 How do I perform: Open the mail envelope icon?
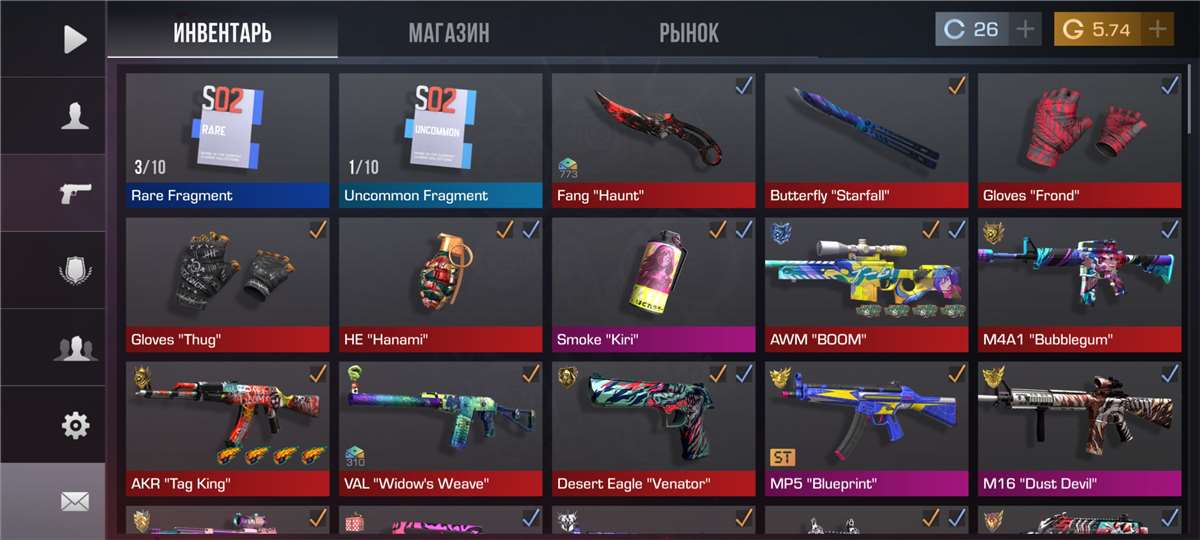click(75, 501)
